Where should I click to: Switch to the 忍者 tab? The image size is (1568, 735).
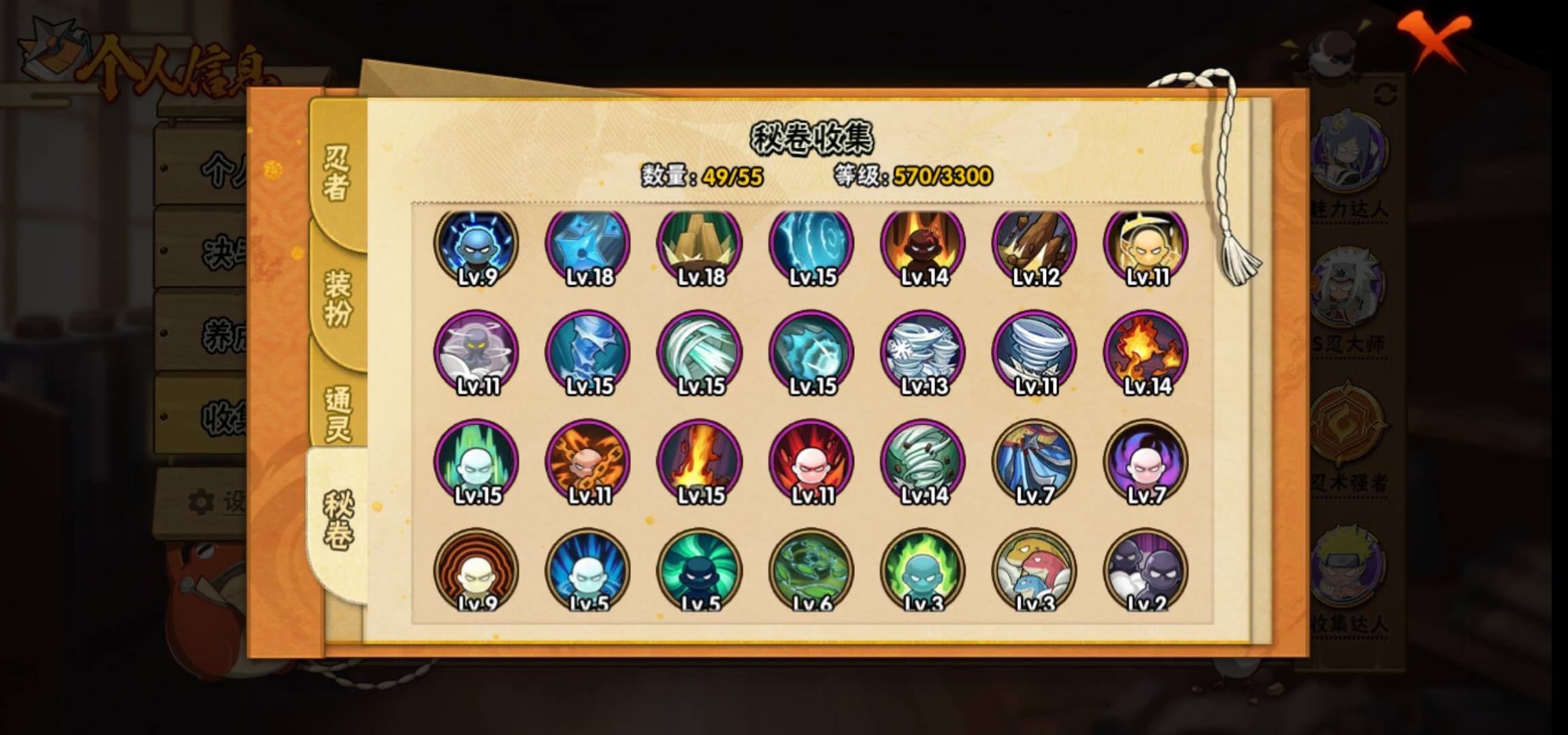coord(337,173)
